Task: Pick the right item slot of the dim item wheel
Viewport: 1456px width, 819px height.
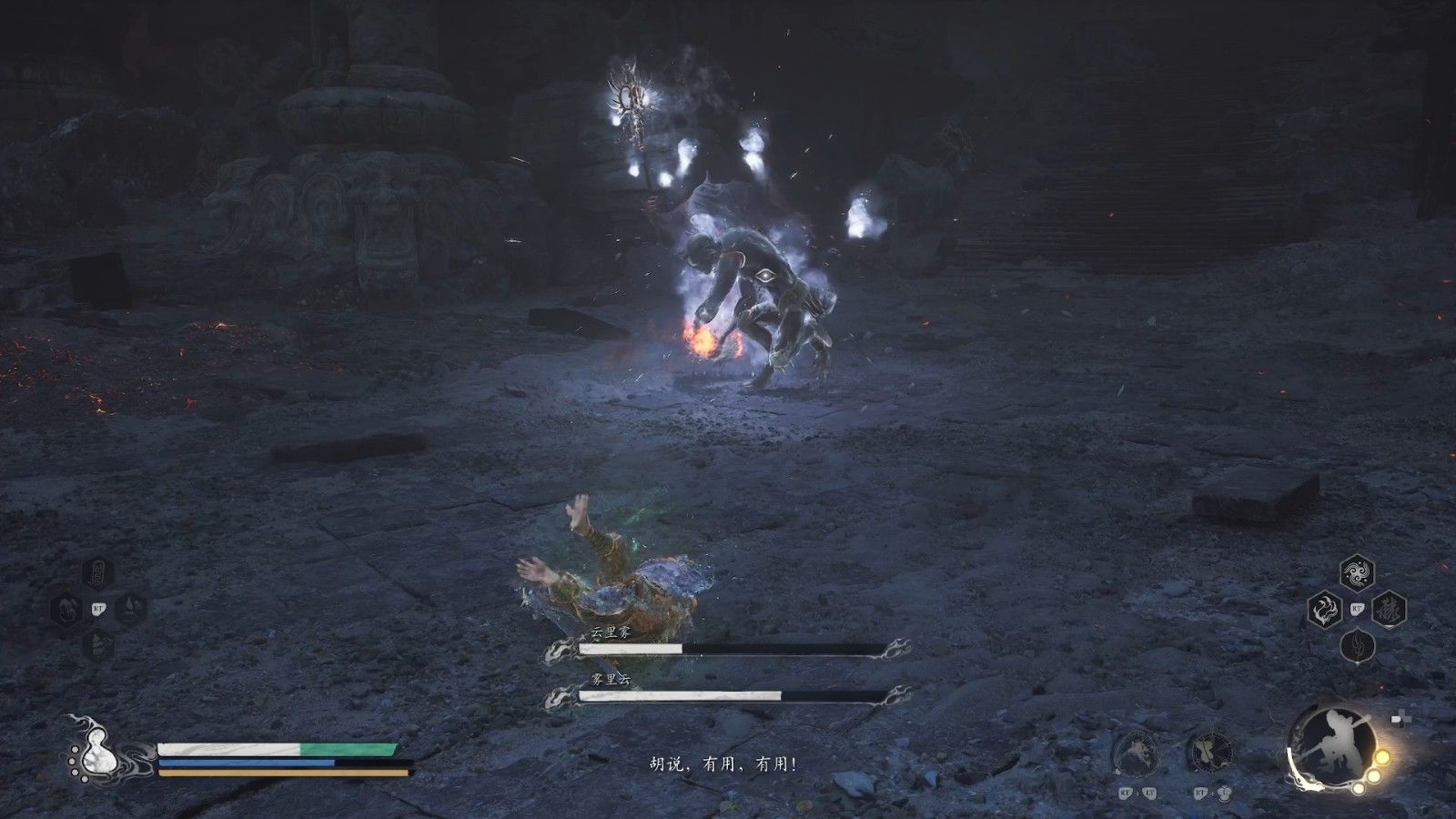Action: [x=131, y=609]
